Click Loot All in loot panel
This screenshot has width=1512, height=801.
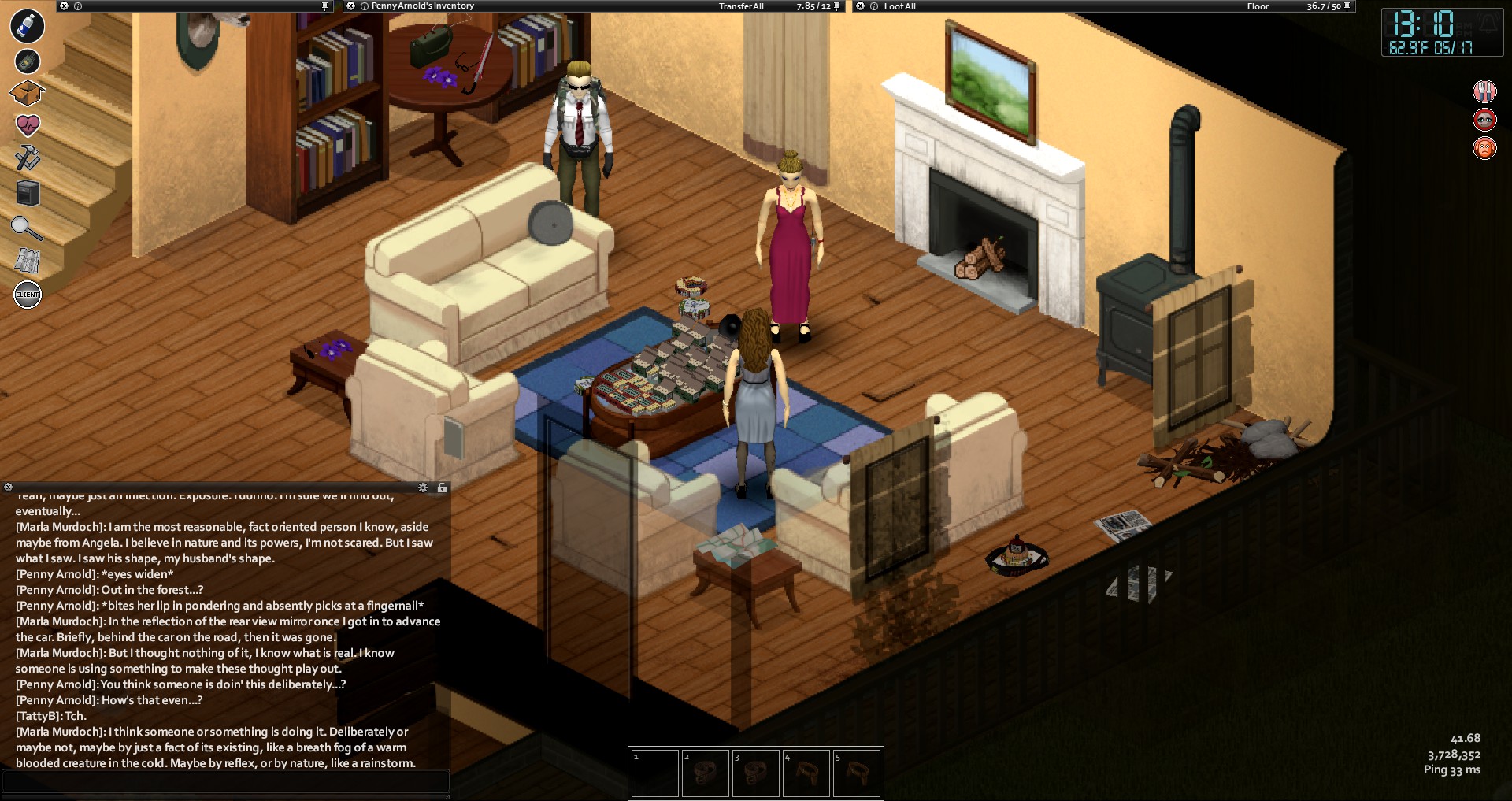click(899, 6)
